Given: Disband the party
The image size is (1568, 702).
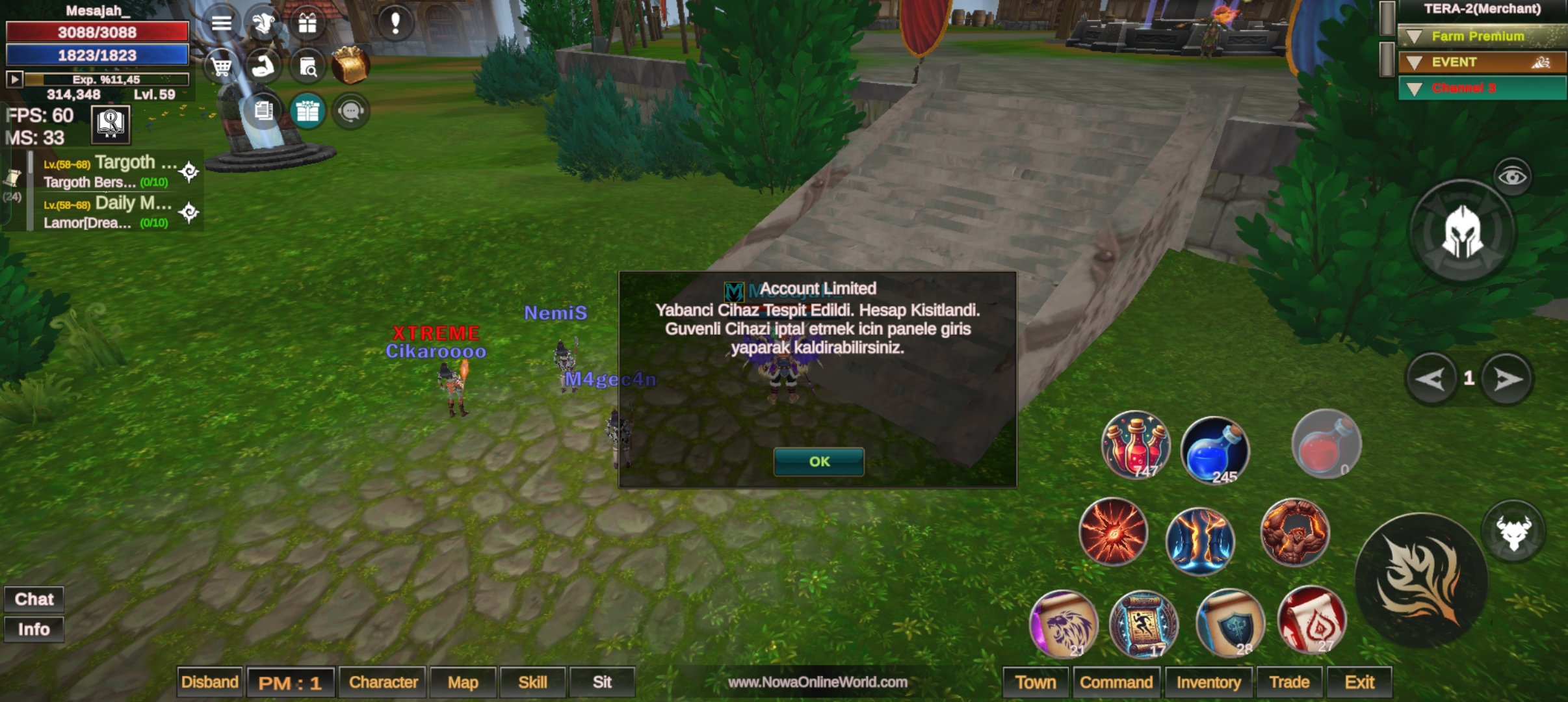Looking at the screenshot, I should pyautogui.click(x=209, y=682).
